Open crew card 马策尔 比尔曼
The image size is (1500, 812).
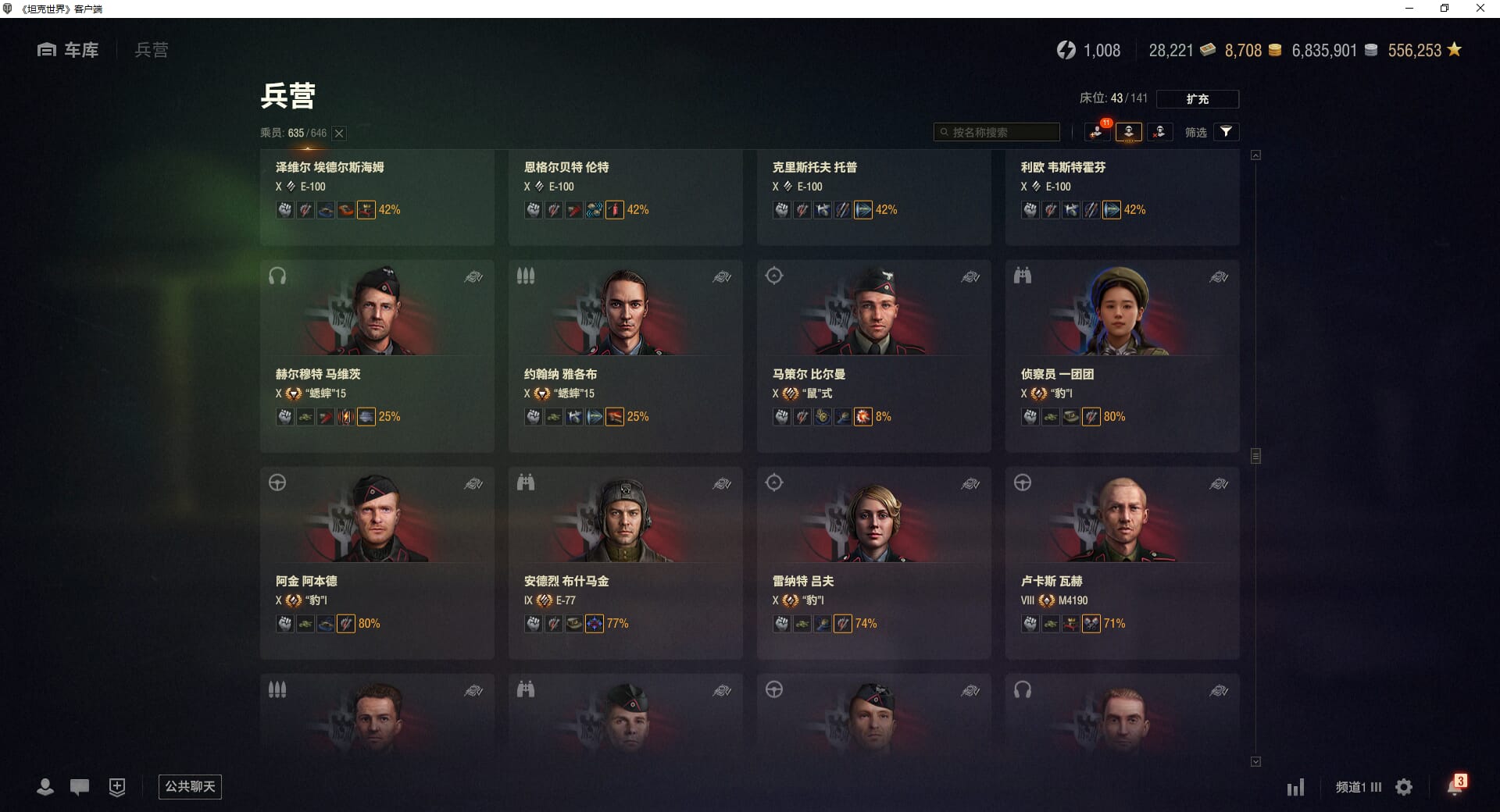pos(873,355)
